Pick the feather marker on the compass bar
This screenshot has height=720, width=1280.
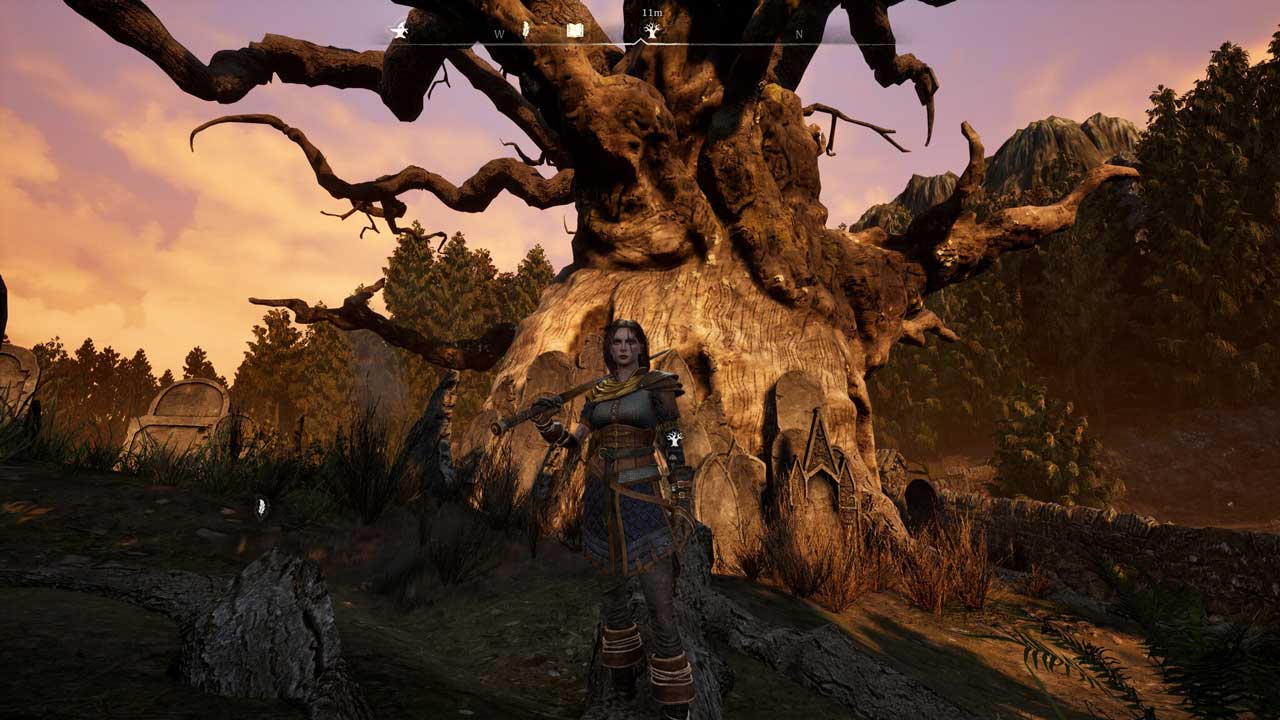pyautogui.click(x=527, y=29)
